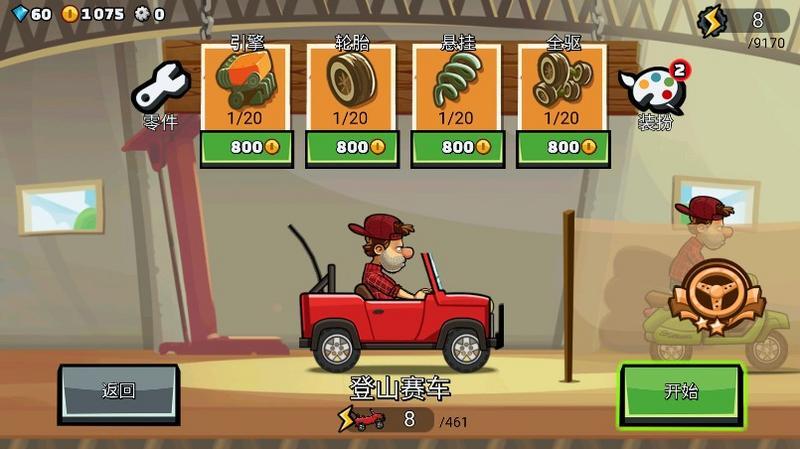Go back with the 返回 button
The image size is (800, 449).
point(119,391)
